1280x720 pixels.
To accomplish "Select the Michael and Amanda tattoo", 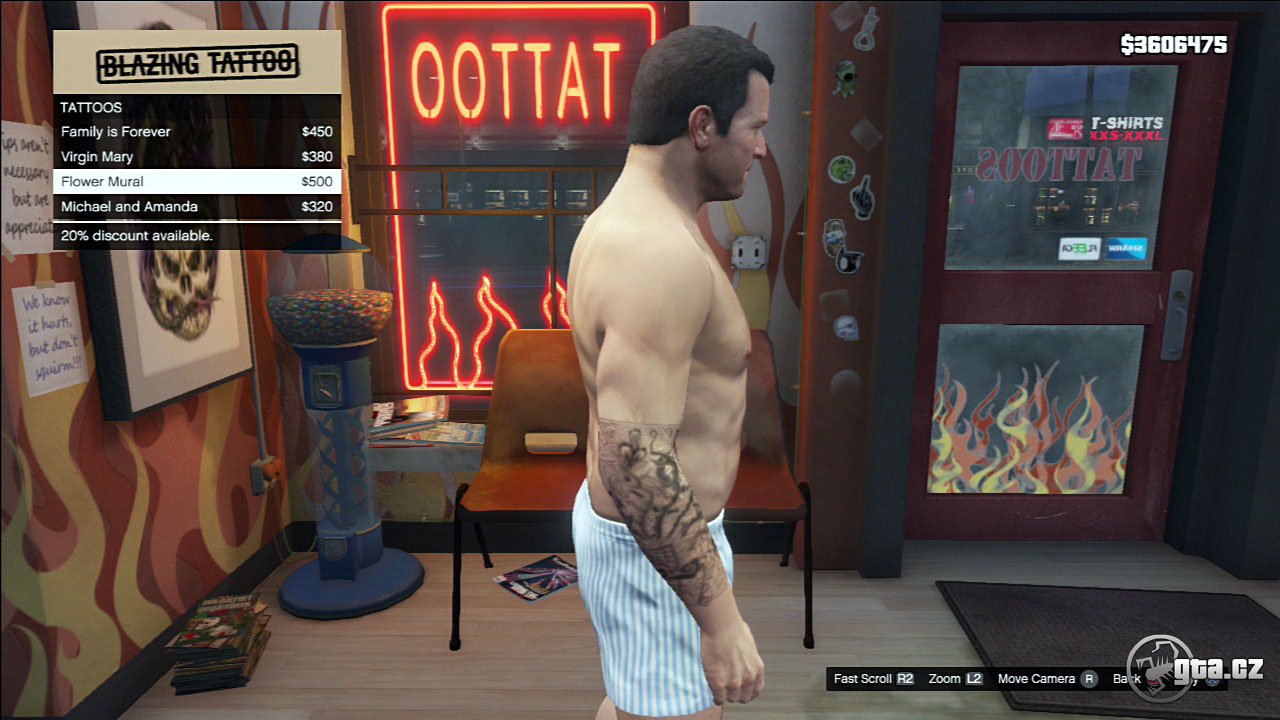I will pos(196,207).
